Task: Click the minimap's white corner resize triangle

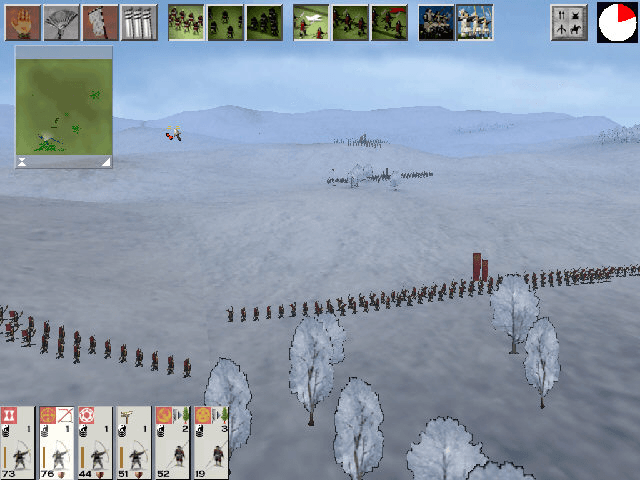Action: click(x=106, y=161)
